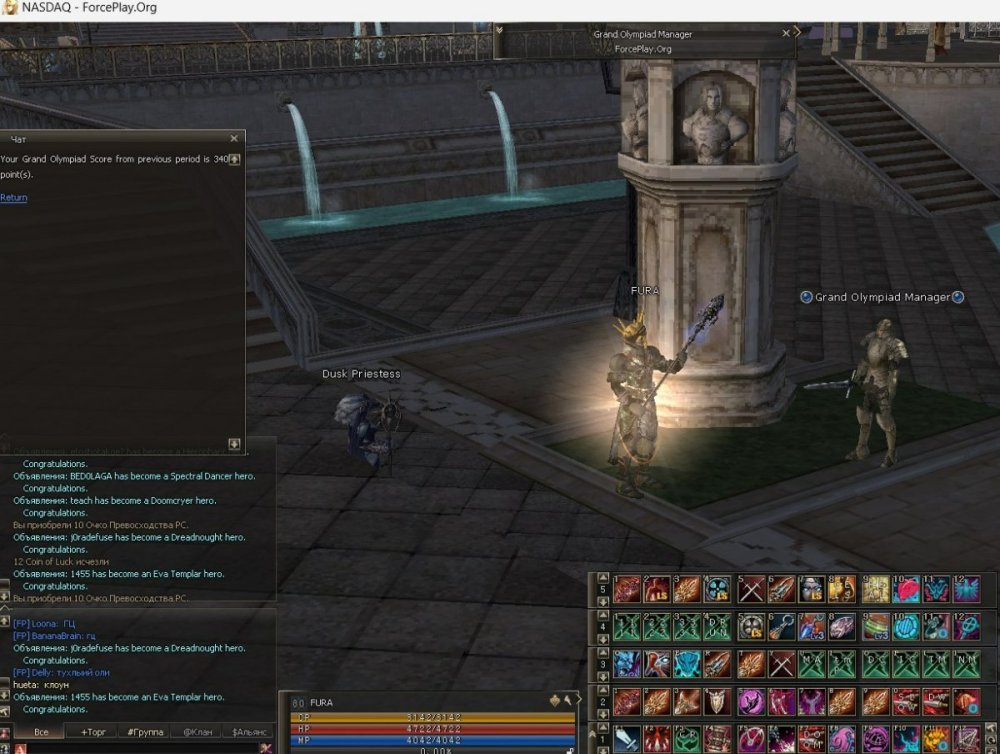Click the Return link in the dialog
The height and width of the screenshot is (754, 1000).
[14, 198]
